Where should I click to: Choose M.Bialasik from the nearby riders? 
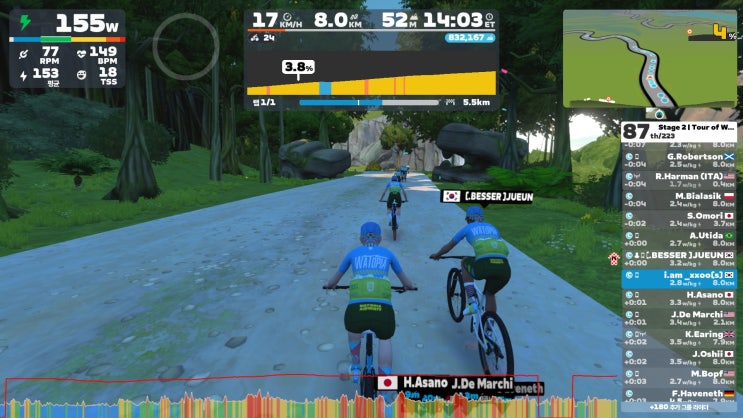[680, 199]
